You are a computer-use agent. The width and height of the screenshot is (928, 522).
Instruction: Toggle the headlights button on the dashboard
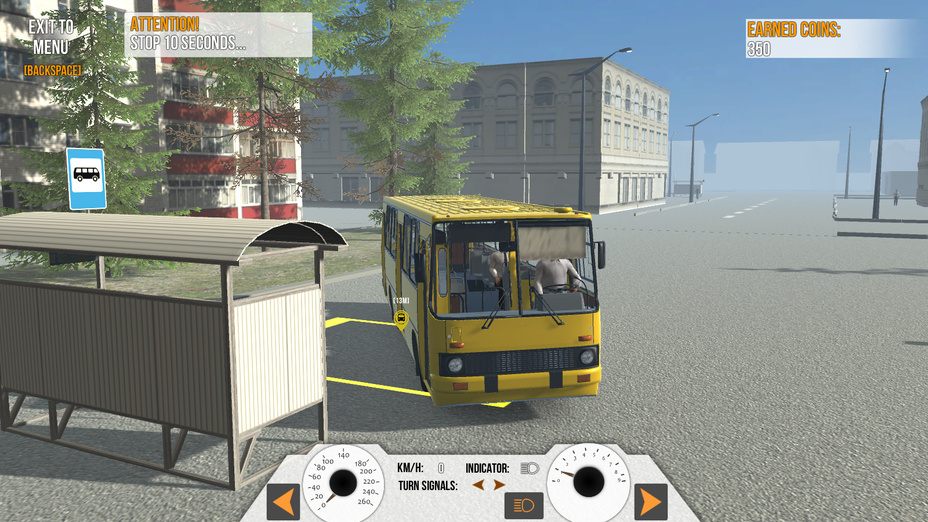[x=523, y=505]
